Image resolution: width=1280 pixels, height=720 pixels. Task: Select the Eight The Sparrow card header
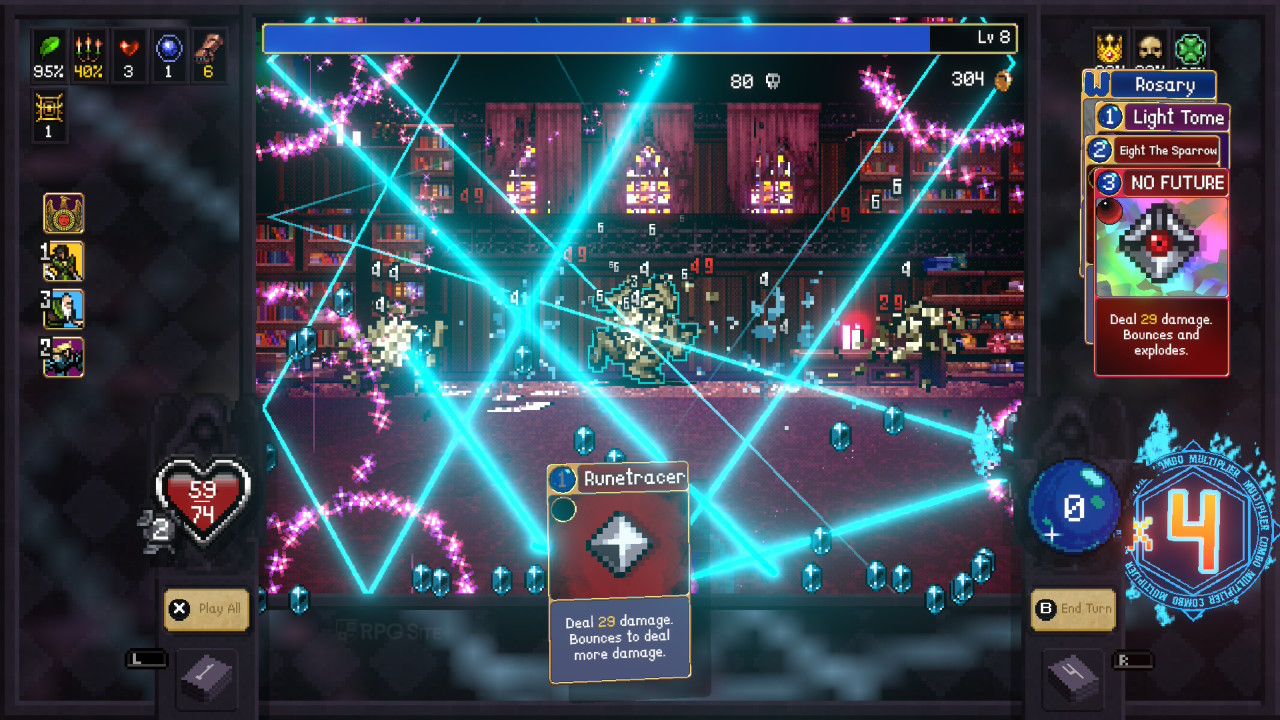1156,150
